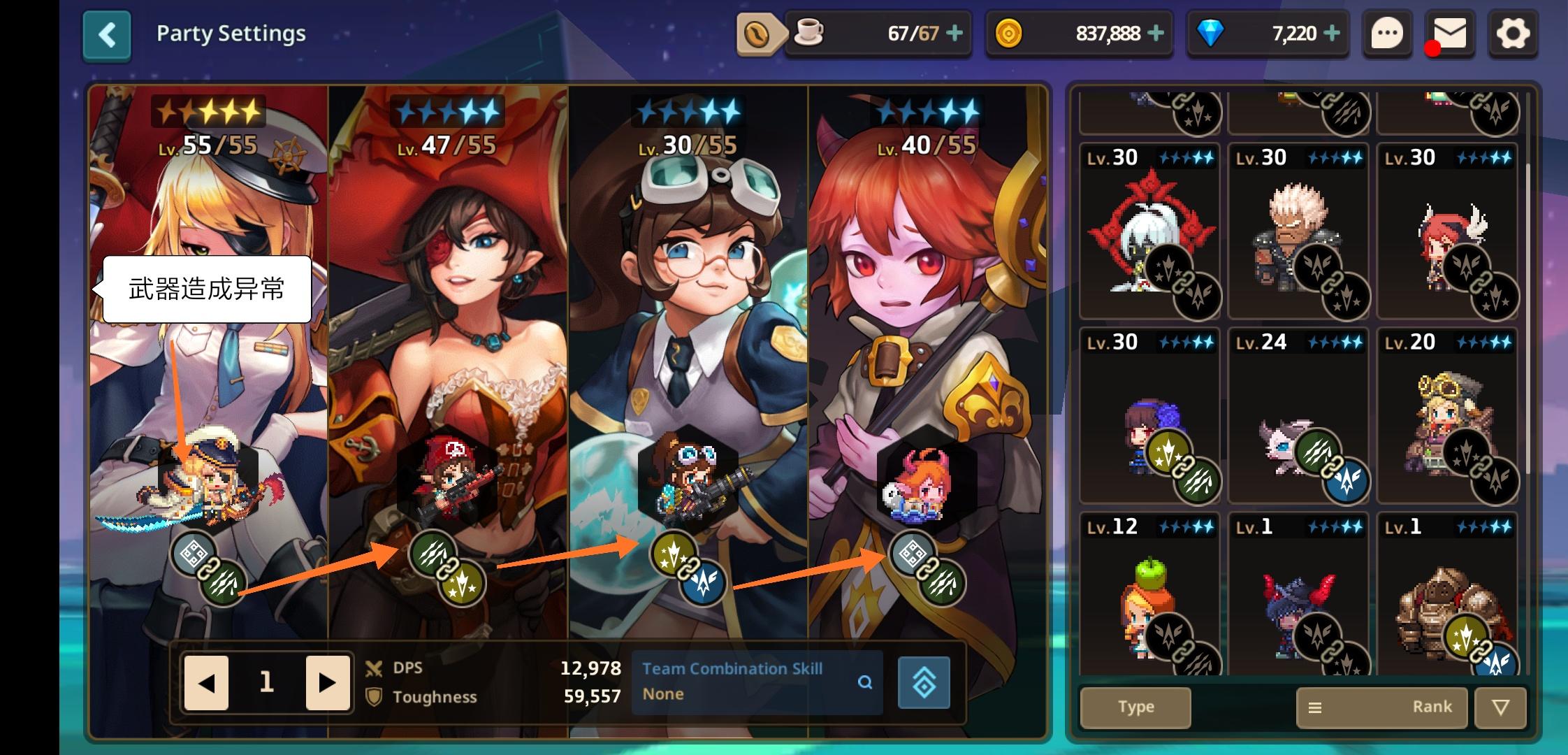The width and height of the screenshot is (1568, 755).
Task: Open the Rank sort options
Action: (1381, 707)
